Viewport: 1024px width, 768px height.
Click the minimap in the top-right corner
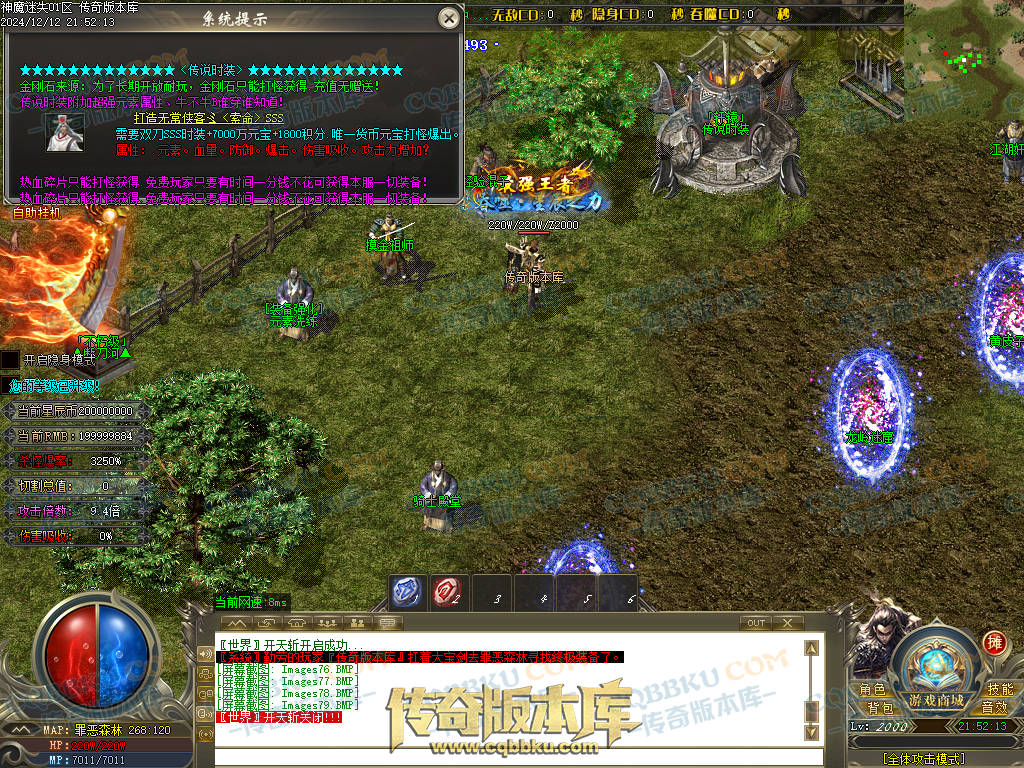point(964,45)
